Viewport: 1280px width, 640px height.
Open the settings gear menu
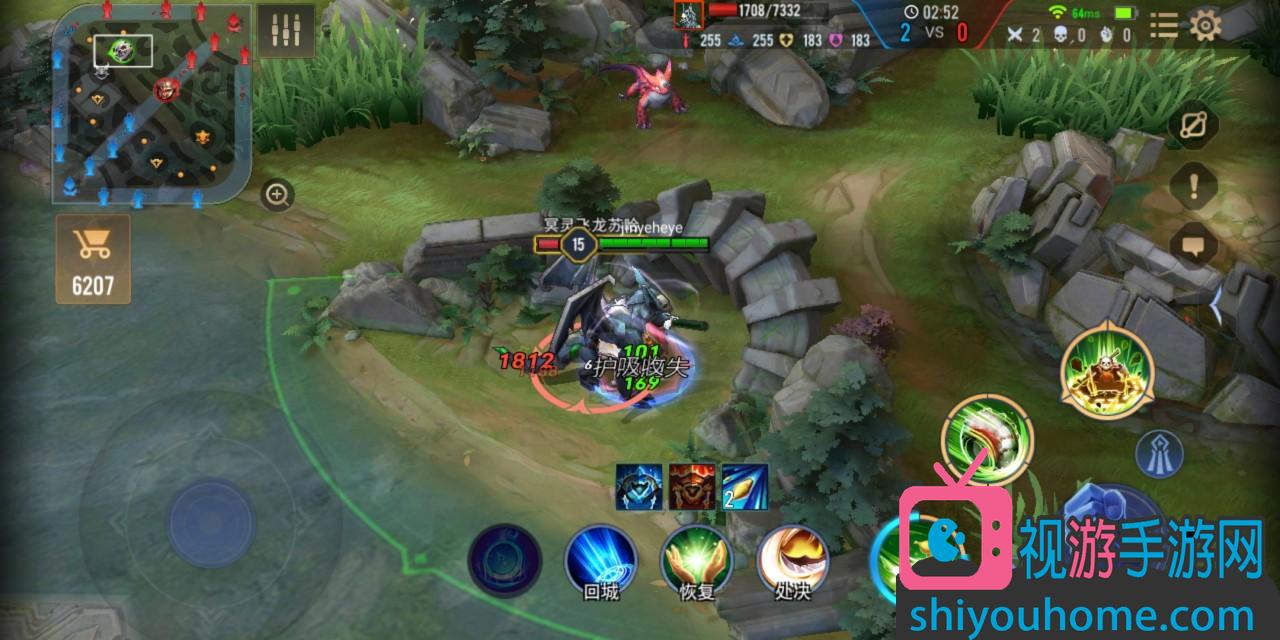pos(1208,25)
